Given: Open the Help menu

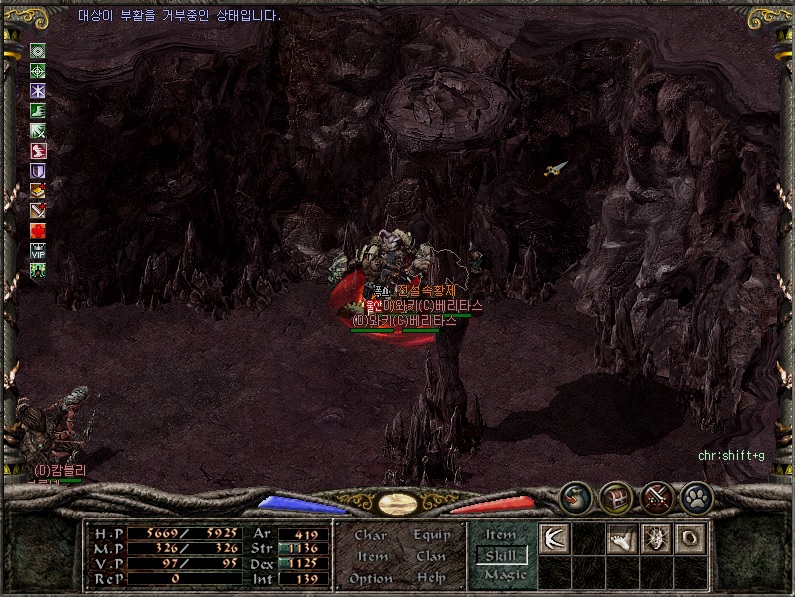Looking at the screenshot, I should click(x=431, y=578).
